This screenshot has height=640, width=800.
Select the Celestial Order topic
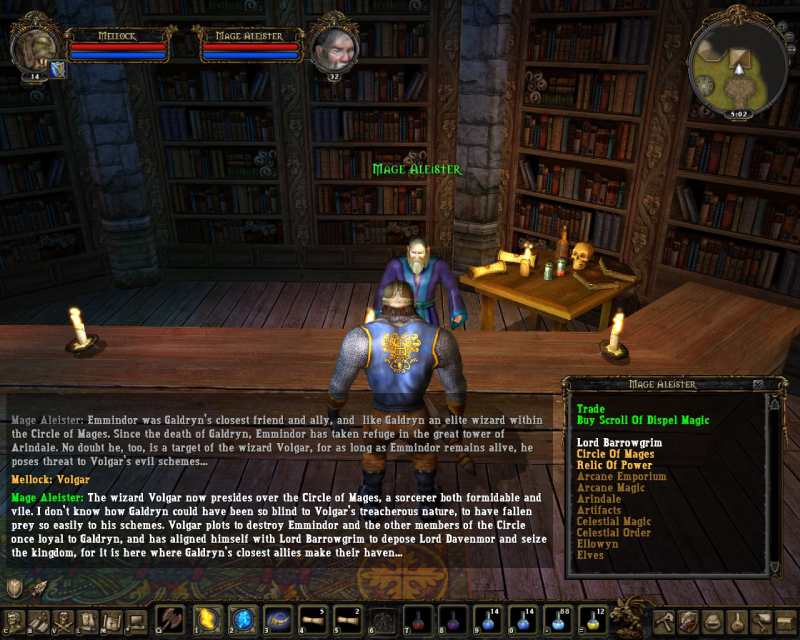(614, 532)
